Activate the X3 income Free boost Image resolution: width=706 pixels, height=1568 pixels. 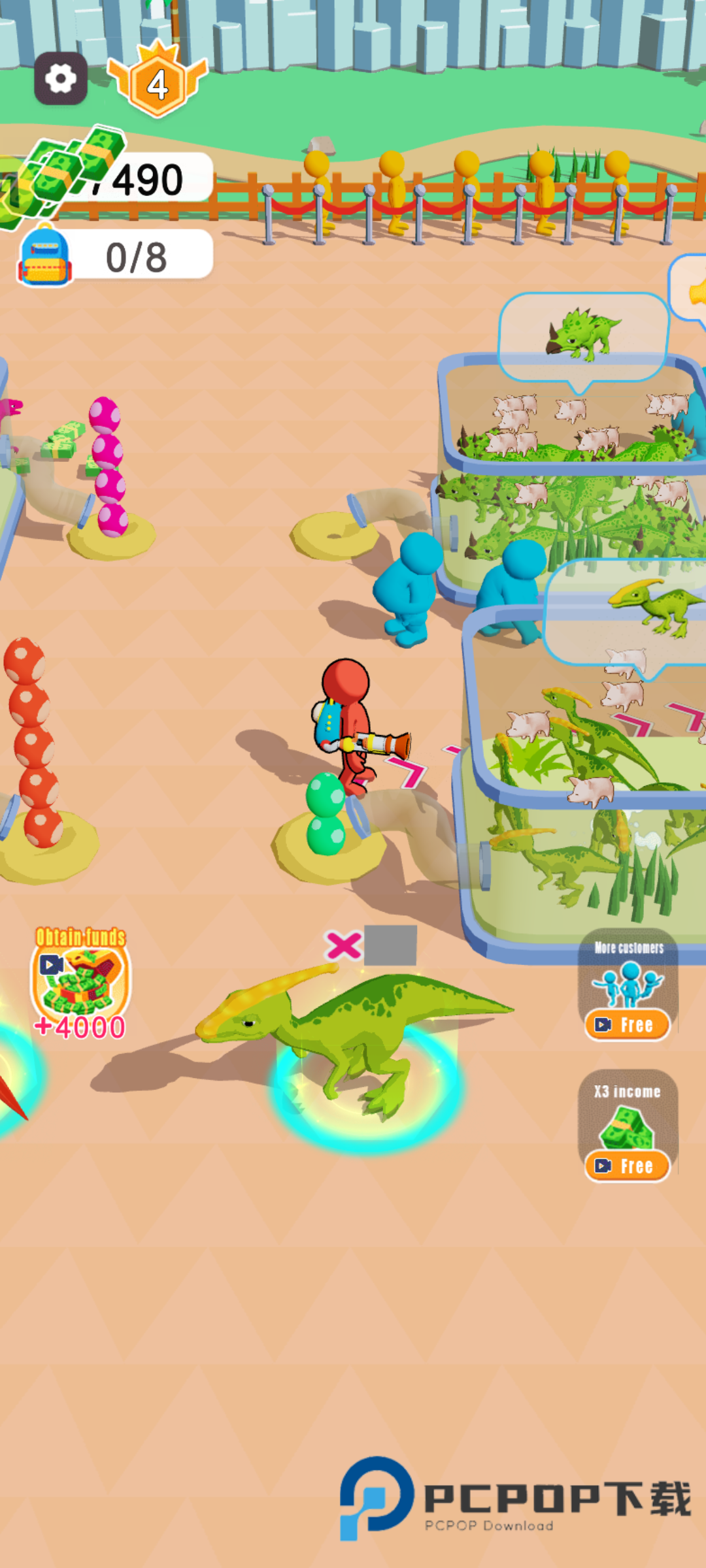pyautogui.click(x=627, y=1165)
